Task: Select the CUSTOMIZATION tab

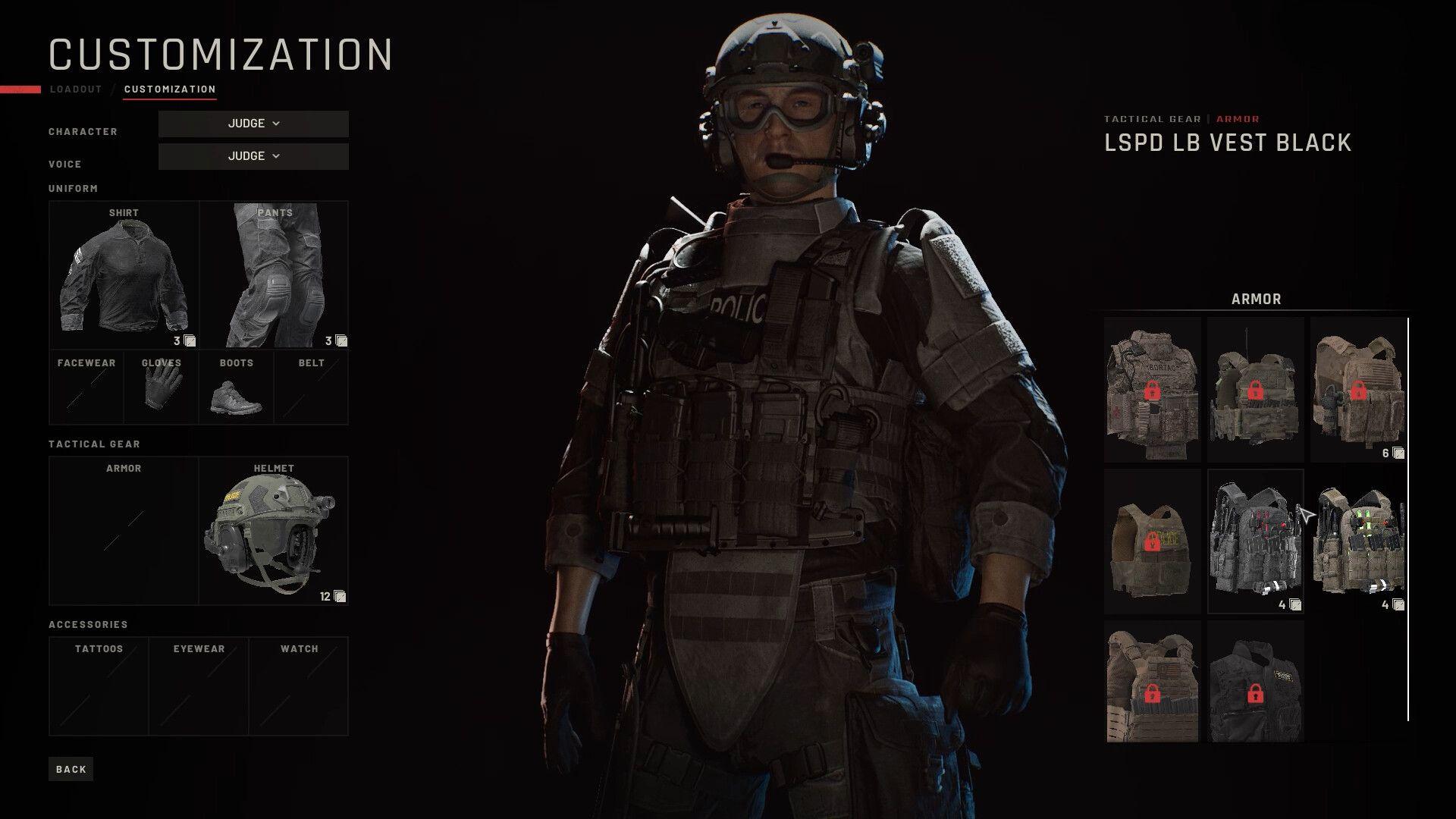Action: point(170,89)
